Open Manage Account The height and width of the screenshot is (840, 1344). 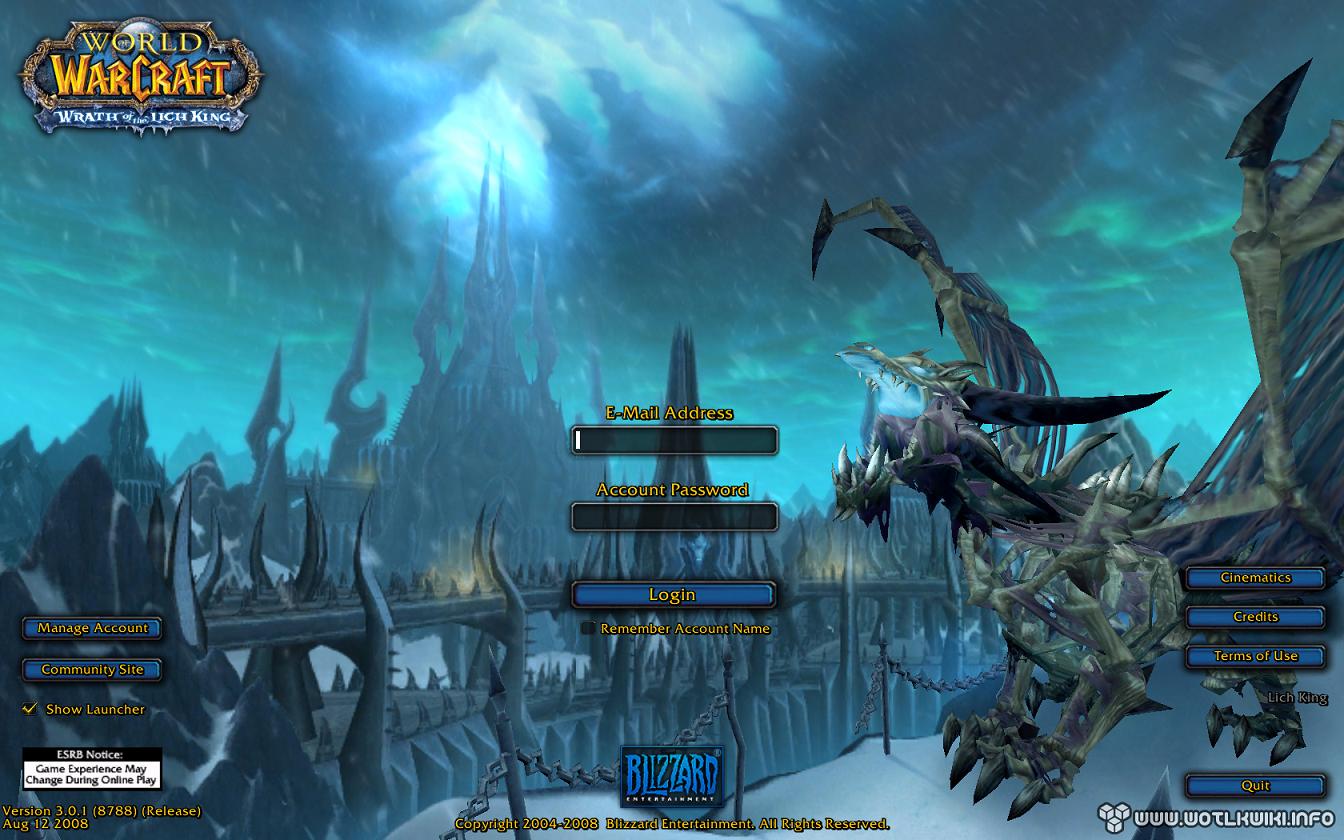pos(92,628)
